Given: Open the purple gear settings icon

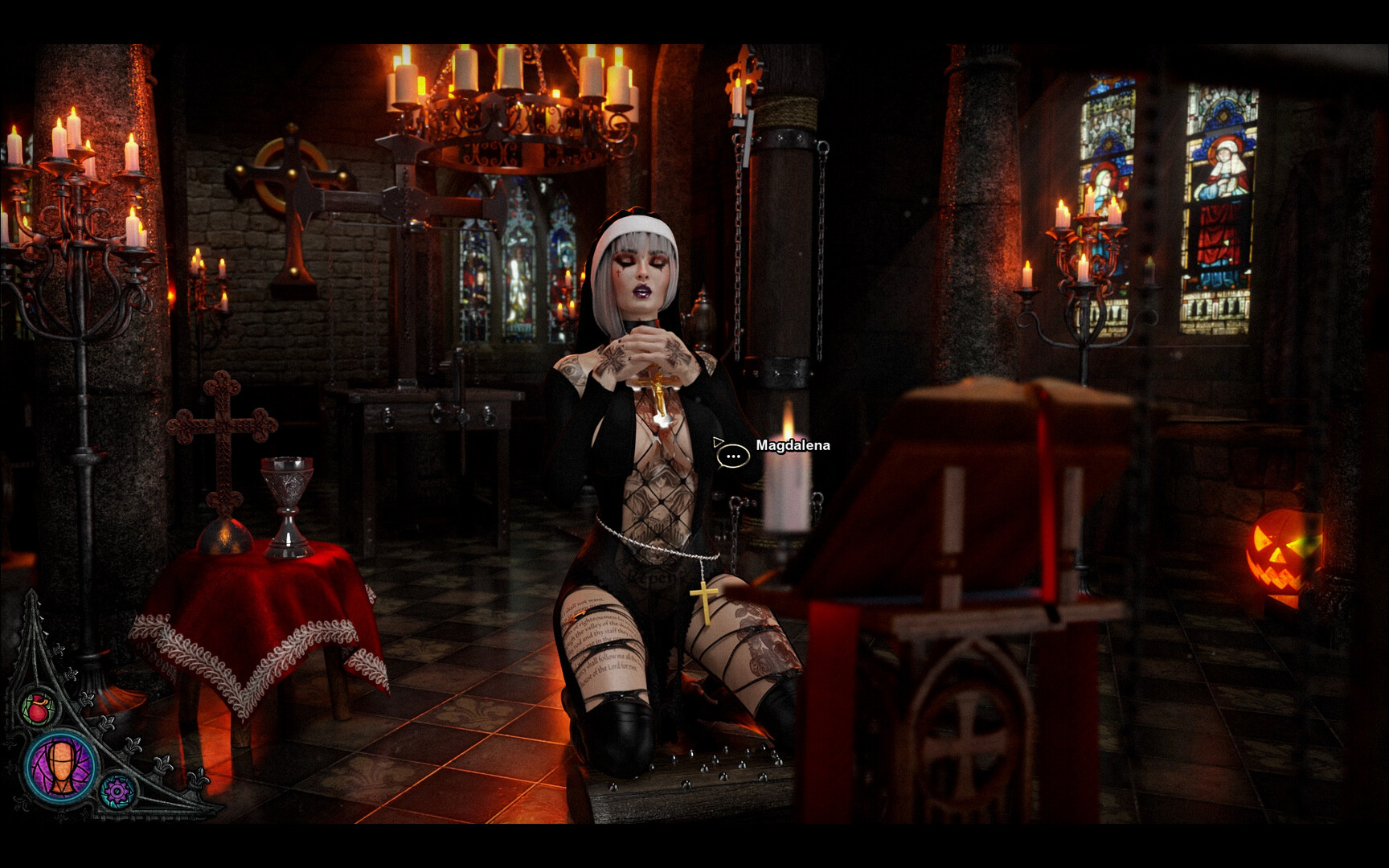Looking at the screenshot, I should pyautogui.click(x=117, y=792).
